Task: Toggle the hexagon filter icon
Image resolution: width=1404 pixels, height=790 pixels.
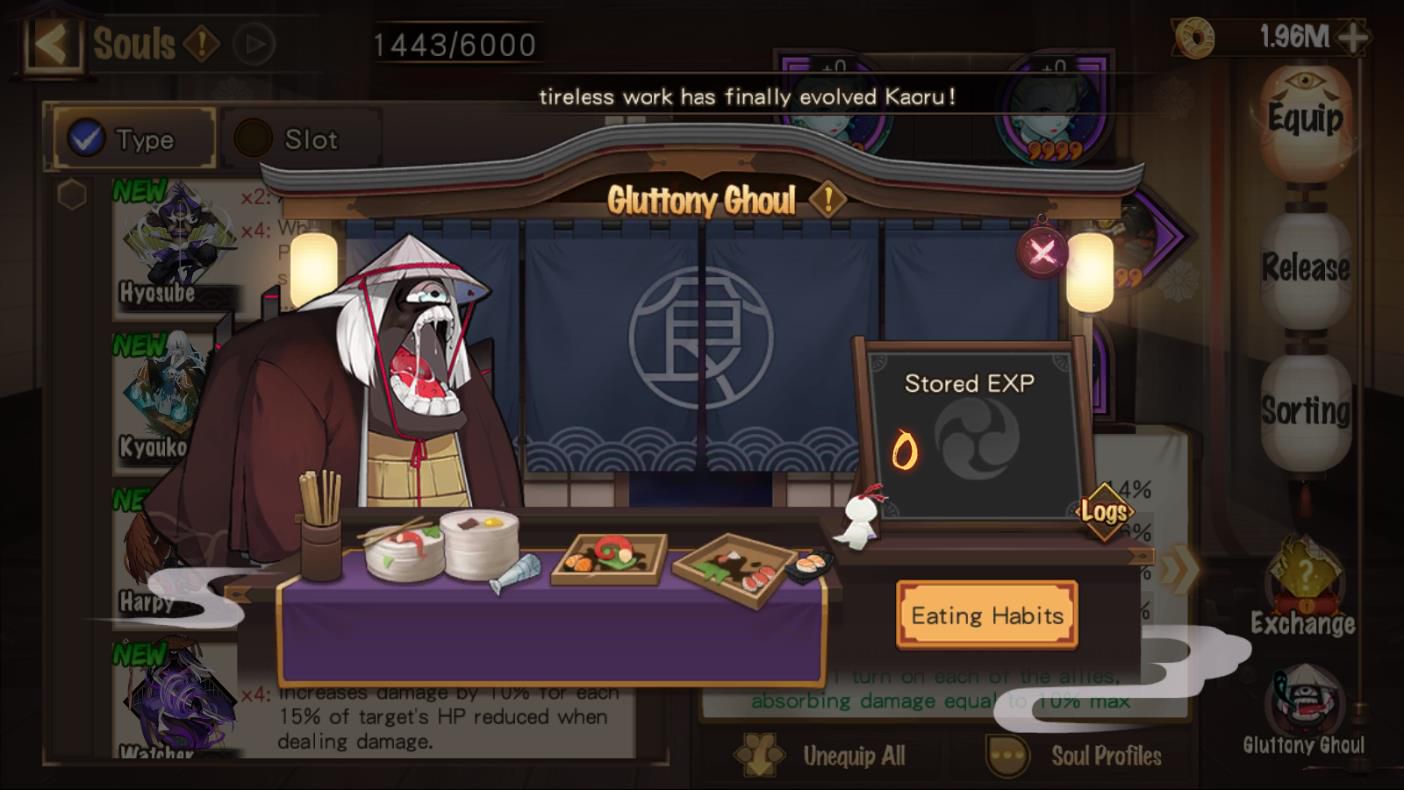Action: (x=72, y=195)
